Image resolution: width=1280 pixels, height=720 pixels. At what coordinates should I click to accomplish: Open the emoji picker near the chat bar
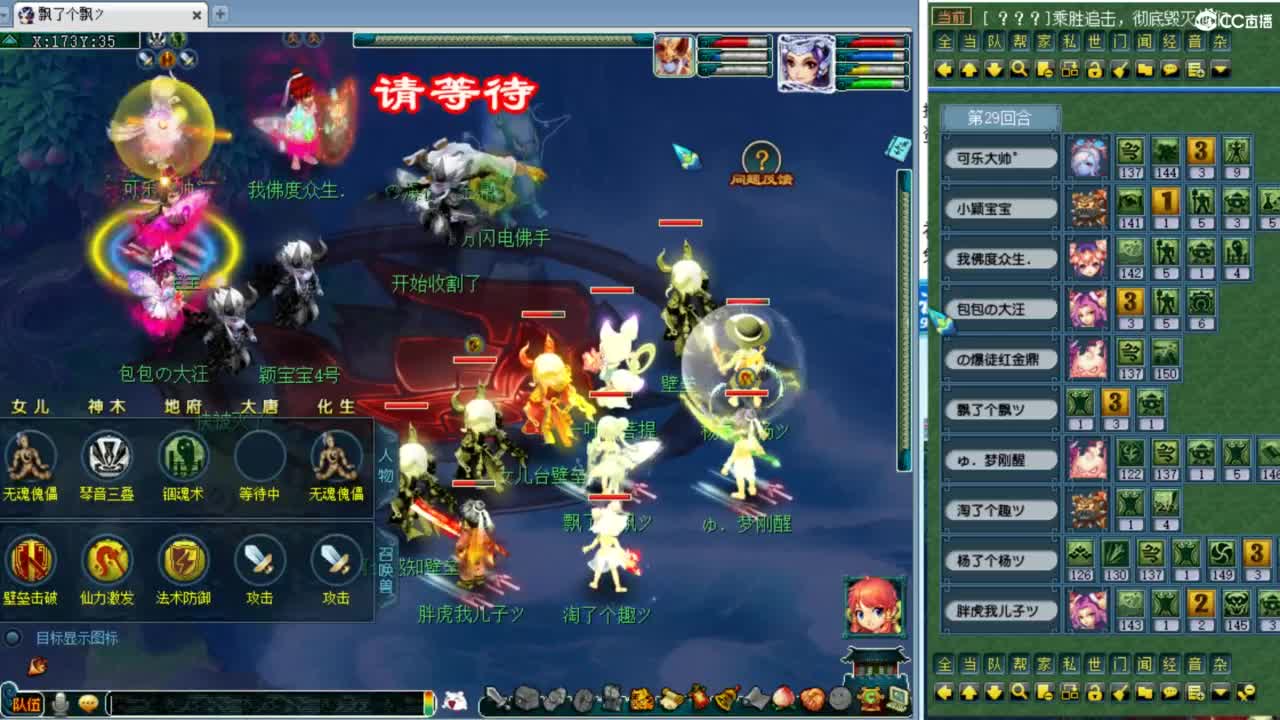pos(88,702)
